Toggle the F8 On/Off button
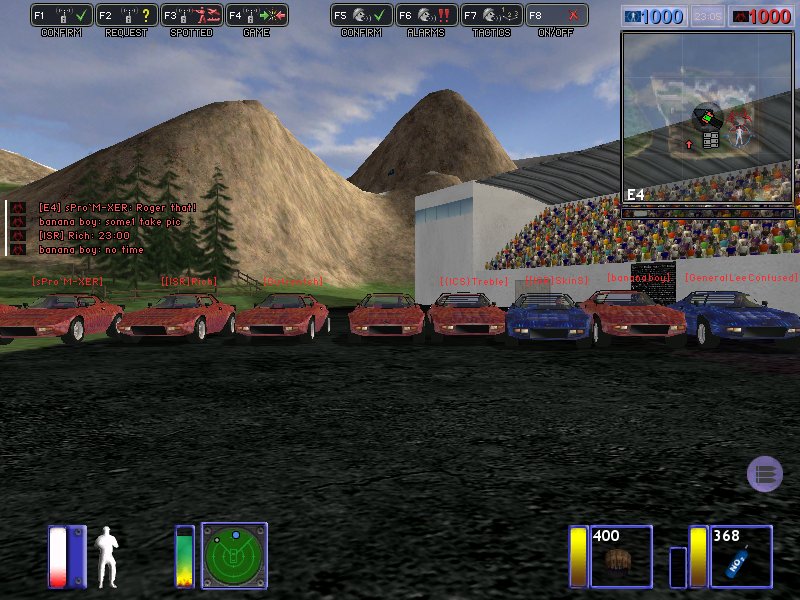The image size is (800, 600). tap(556, 16)
